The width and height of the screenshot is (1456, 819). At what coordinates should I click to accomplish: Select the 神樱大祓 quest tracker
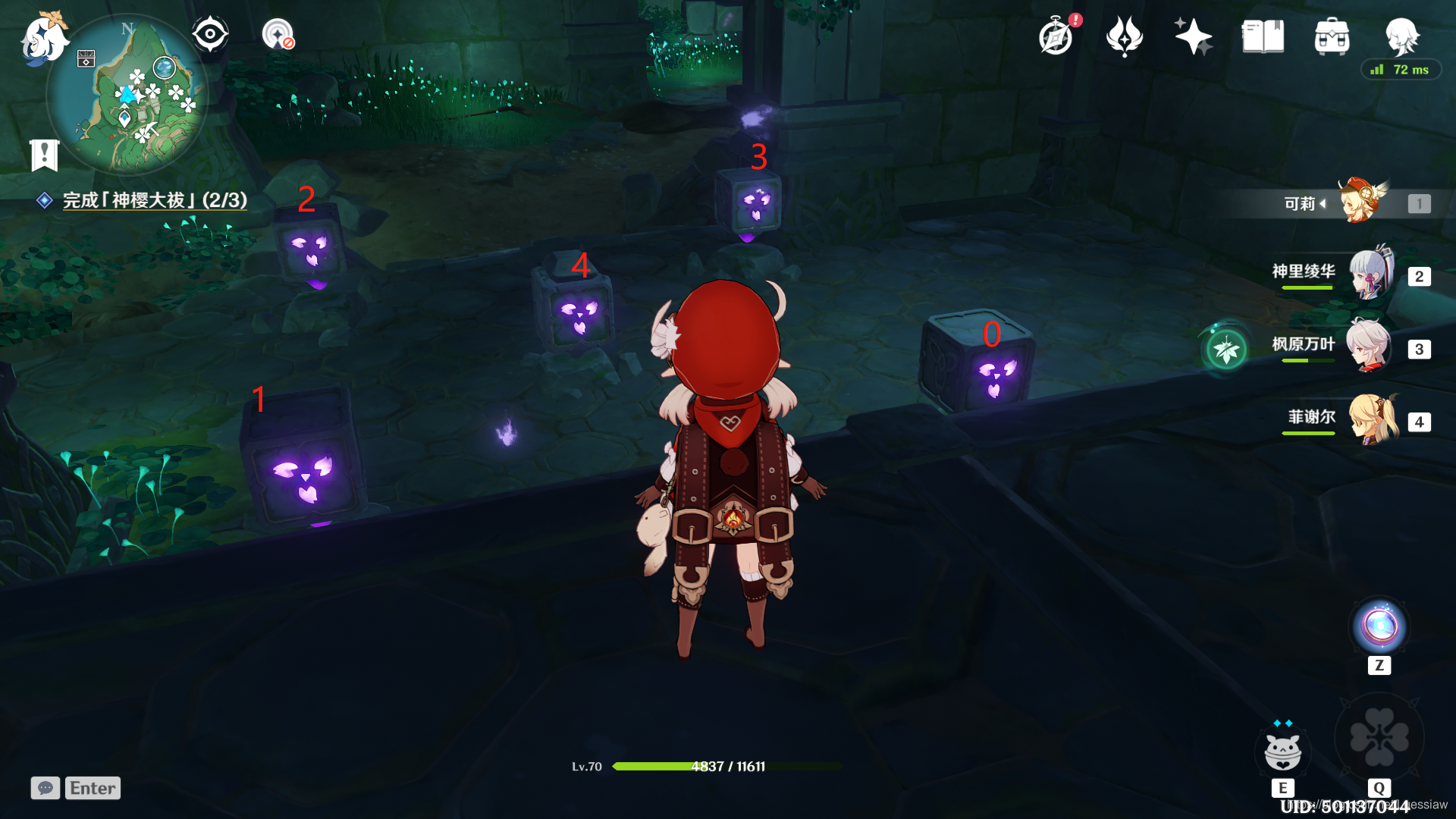click(154, 200)
